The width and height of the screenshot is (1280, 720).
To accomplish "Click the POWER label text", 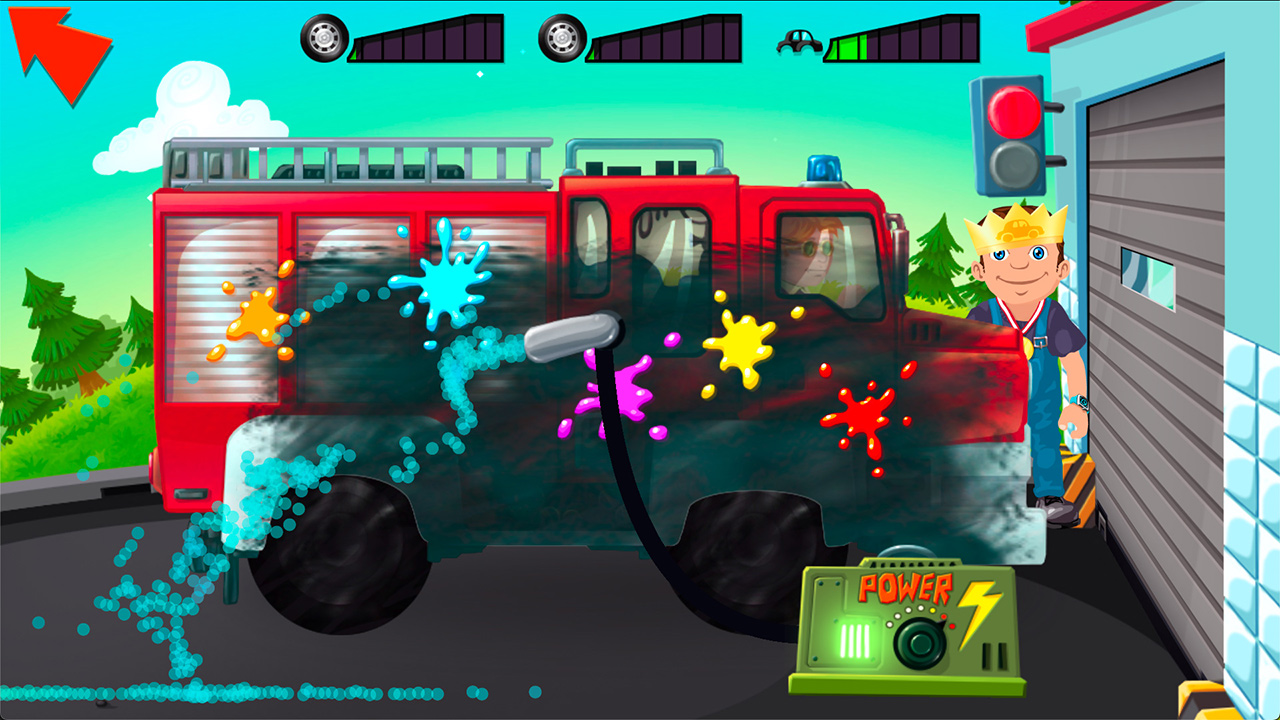I will click(x=905, y=588).
